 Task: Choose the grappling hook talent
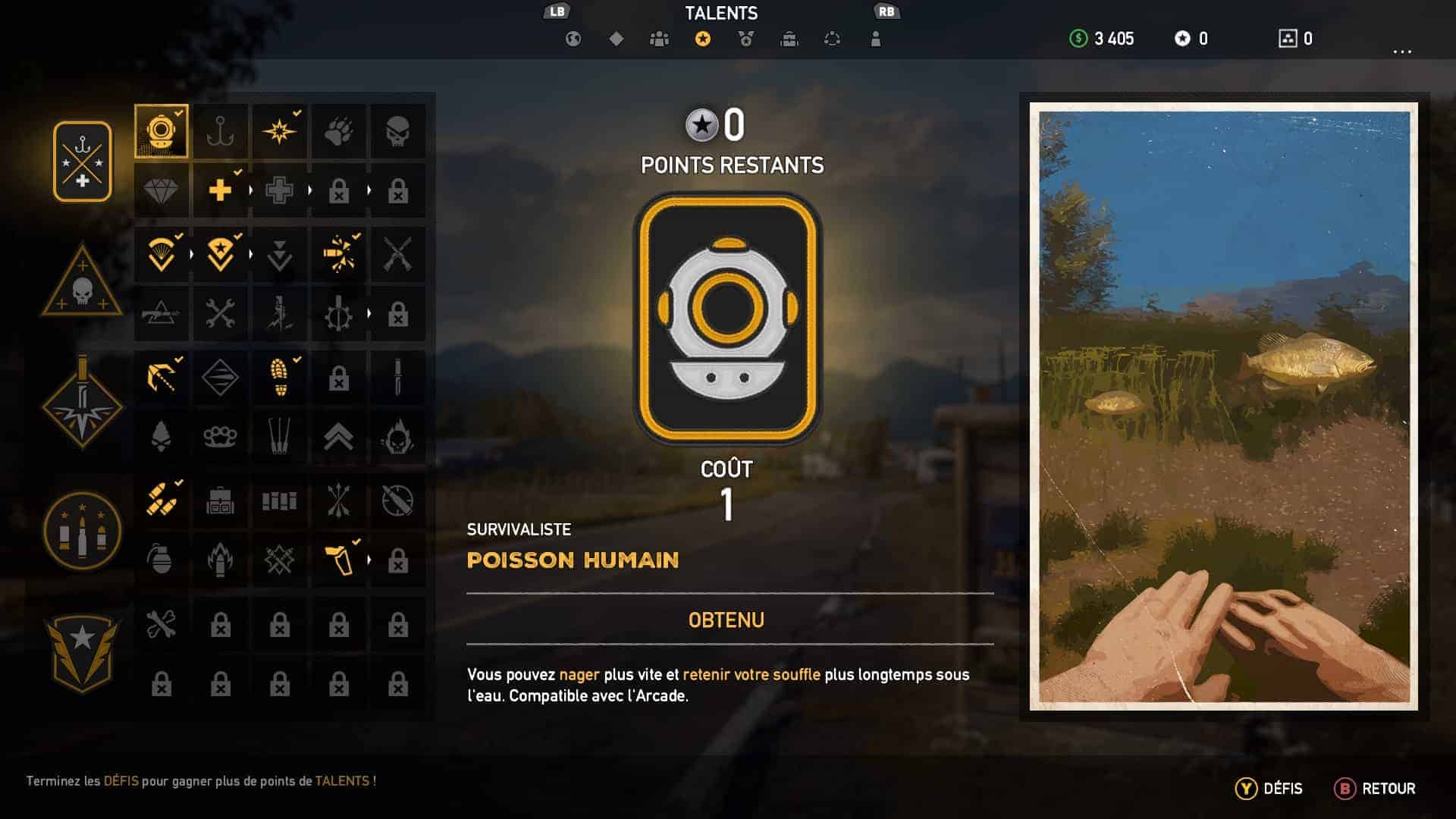pos(162,377)
